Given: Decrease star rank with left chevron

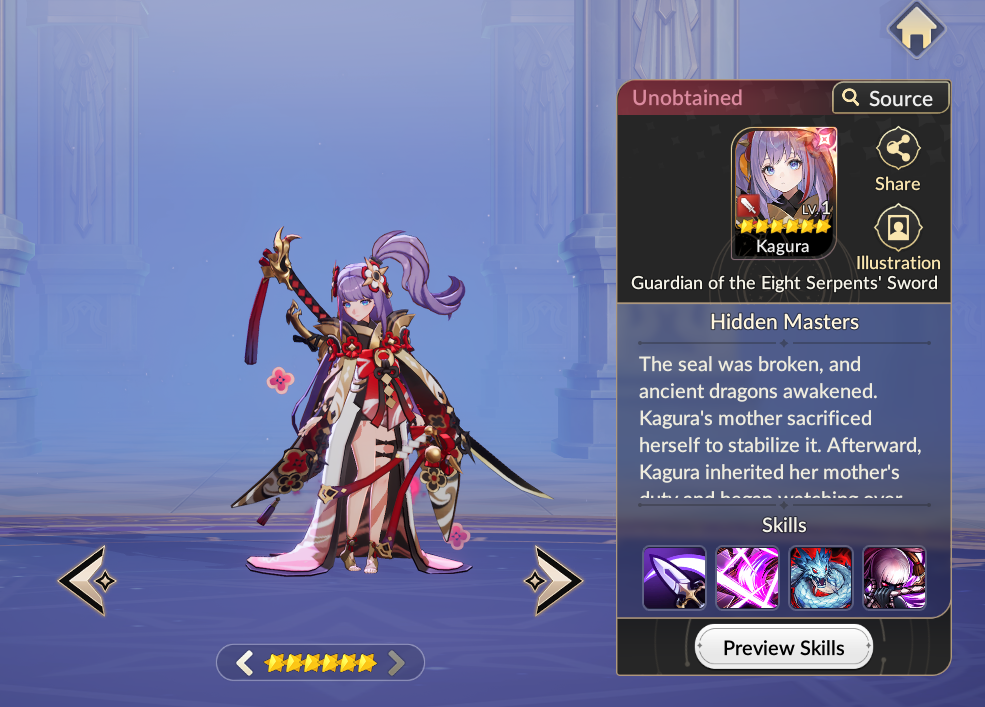Looking at the screenshot, I should pyautogui.click(x=245, y=662).
